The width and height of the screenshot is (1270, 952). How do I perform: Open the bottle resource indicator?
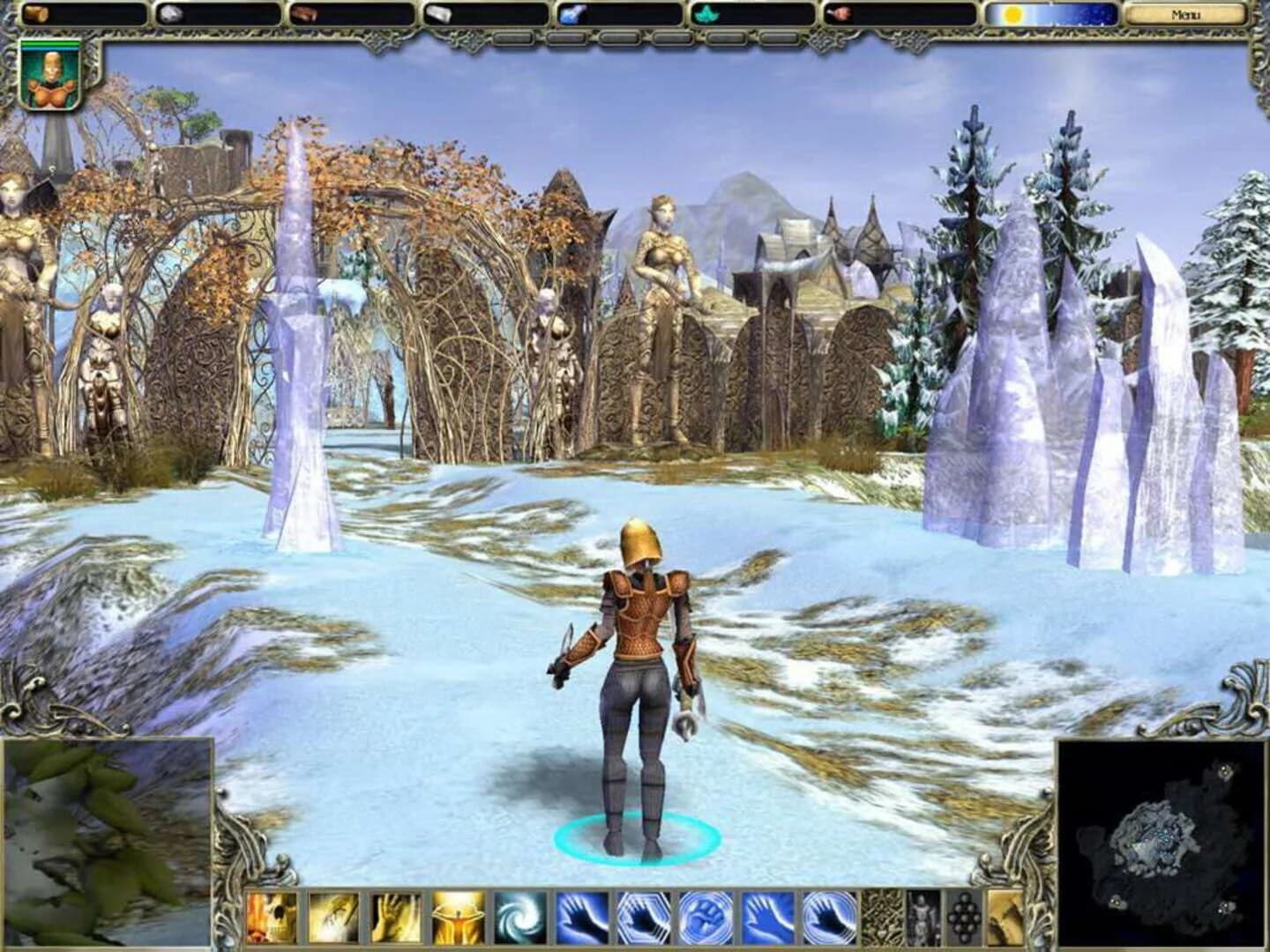point(438,13)
